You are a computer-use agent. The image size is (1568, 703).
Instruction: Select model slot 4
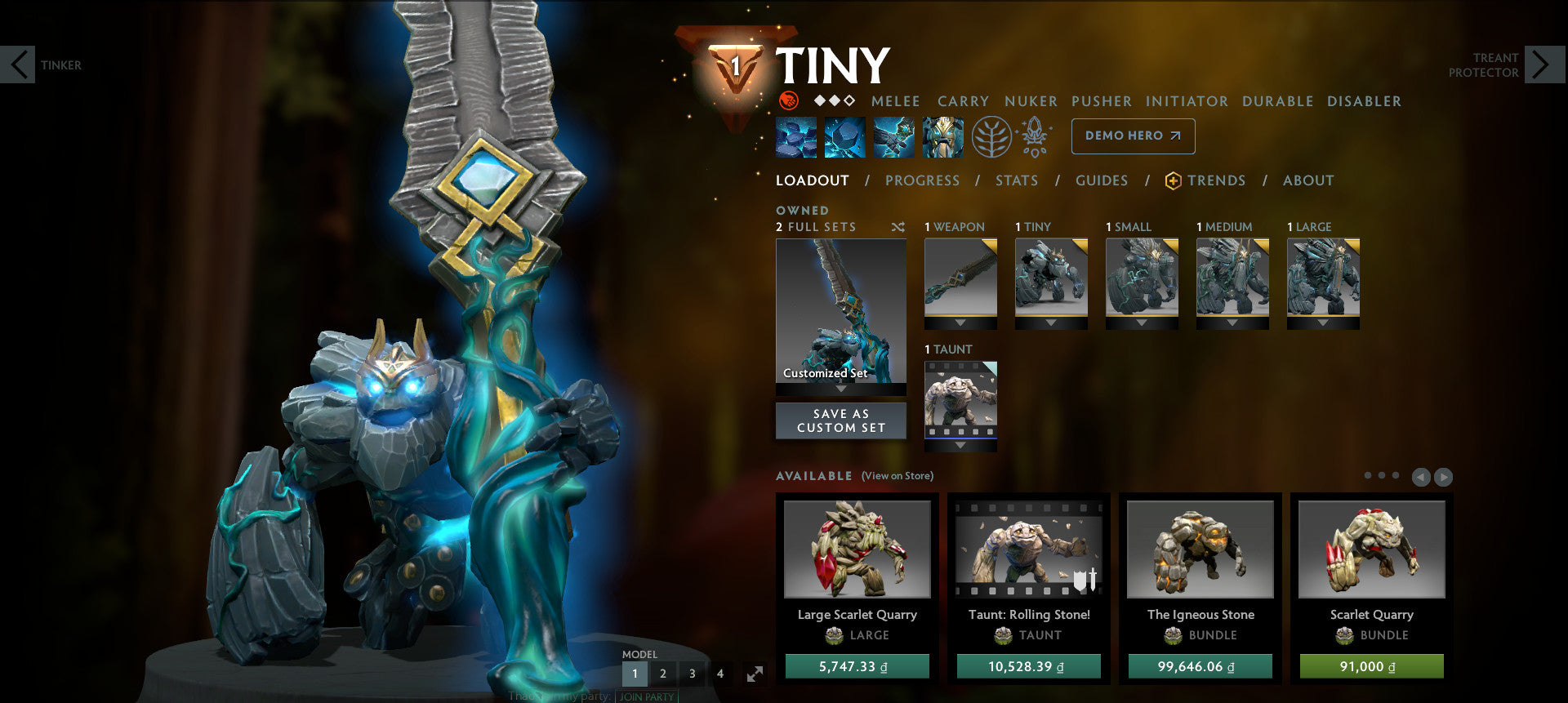pos(720,674)
